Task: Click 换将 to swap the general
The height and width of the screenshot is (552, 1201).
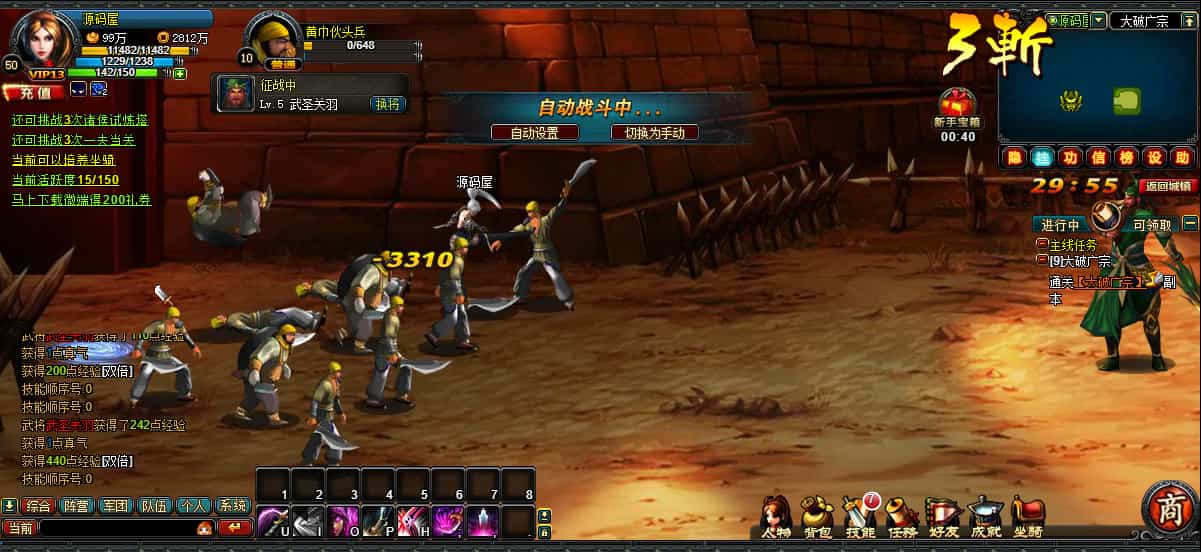Action: [x=387, y=103]
